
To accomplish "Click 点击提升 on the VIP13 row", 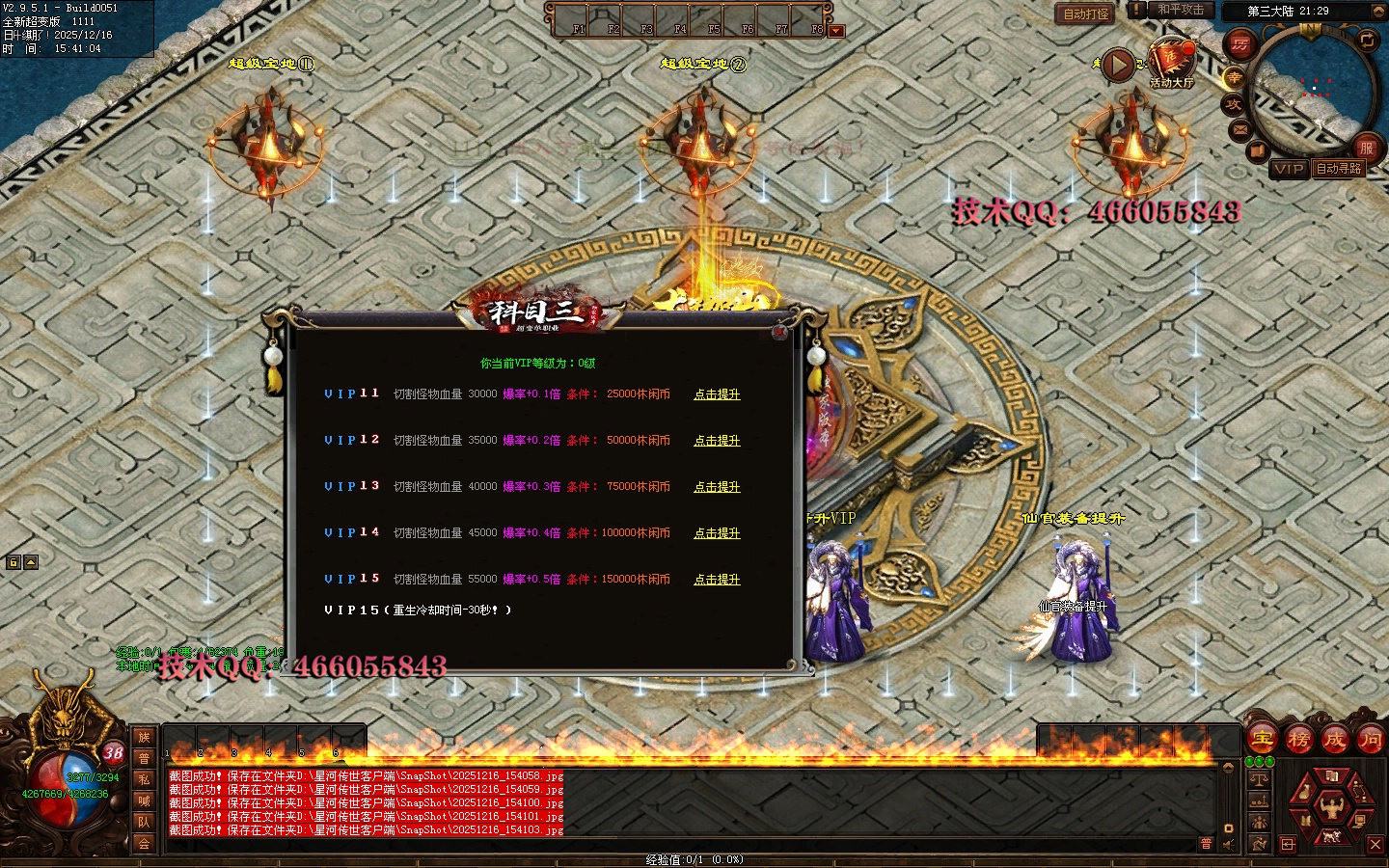I will click(717, 487).
